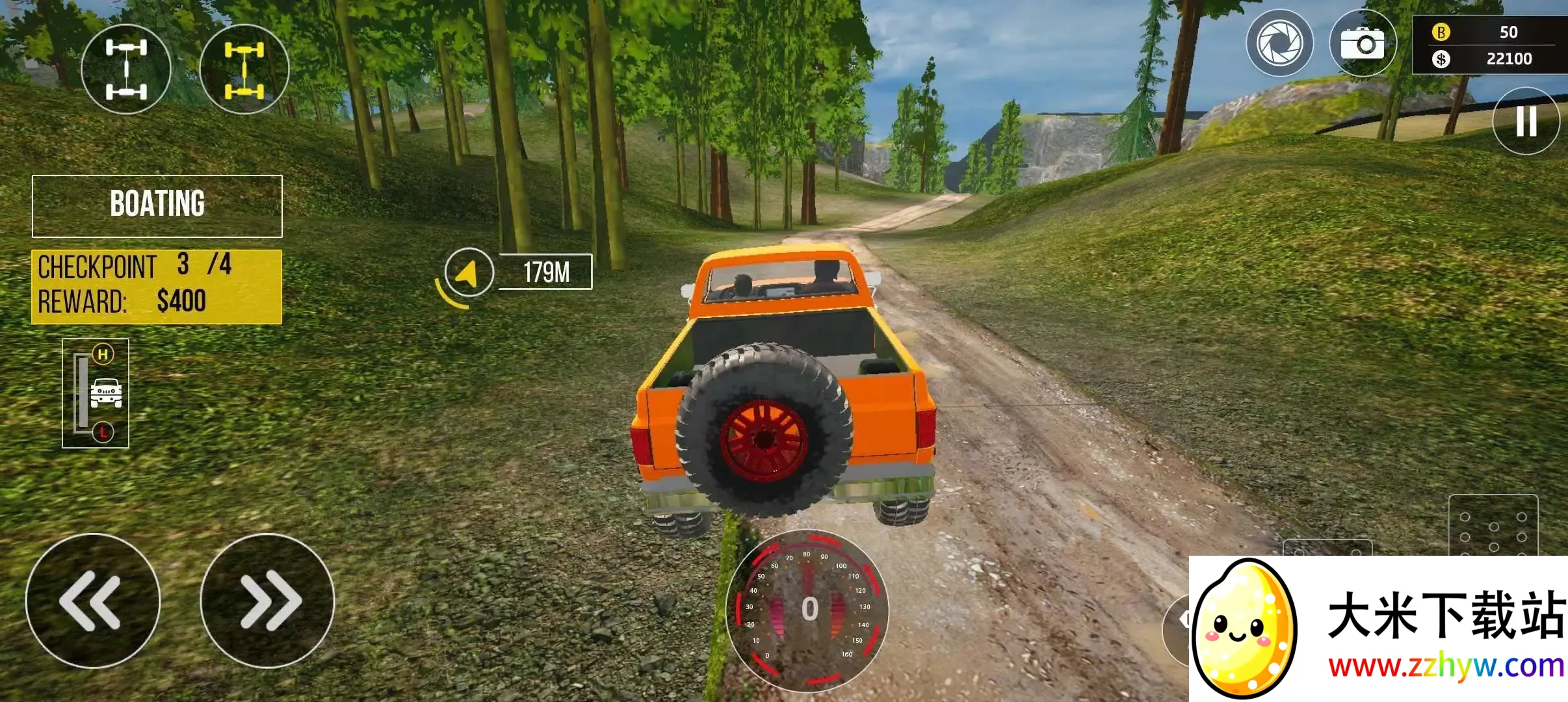Switch view with the aperture shutter icon
This screenshot has height=702, width=1568.
(1279, 44)
